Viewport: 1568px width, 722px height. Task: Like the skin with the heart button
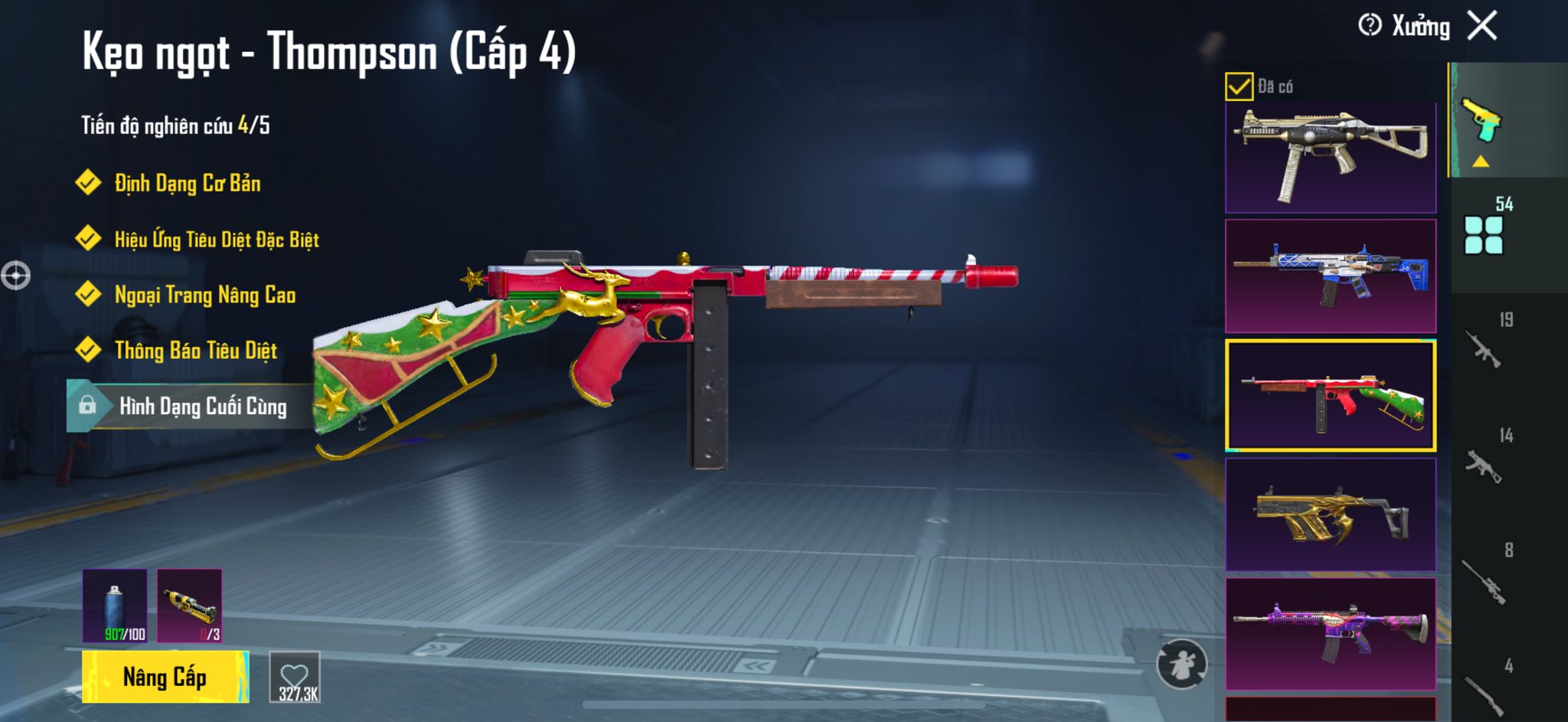pos(295,677)
